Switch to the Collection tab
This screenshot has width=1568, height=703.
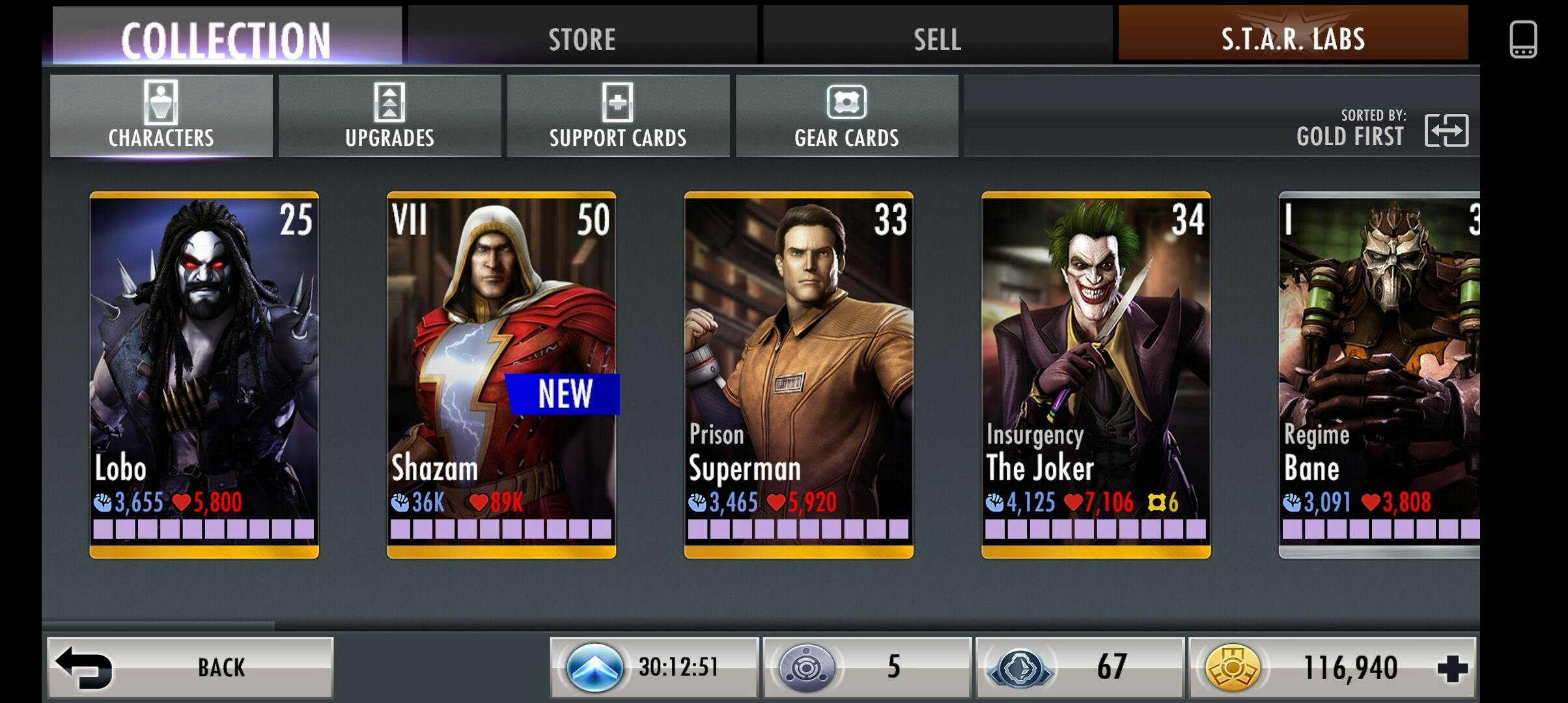point(227,38)
